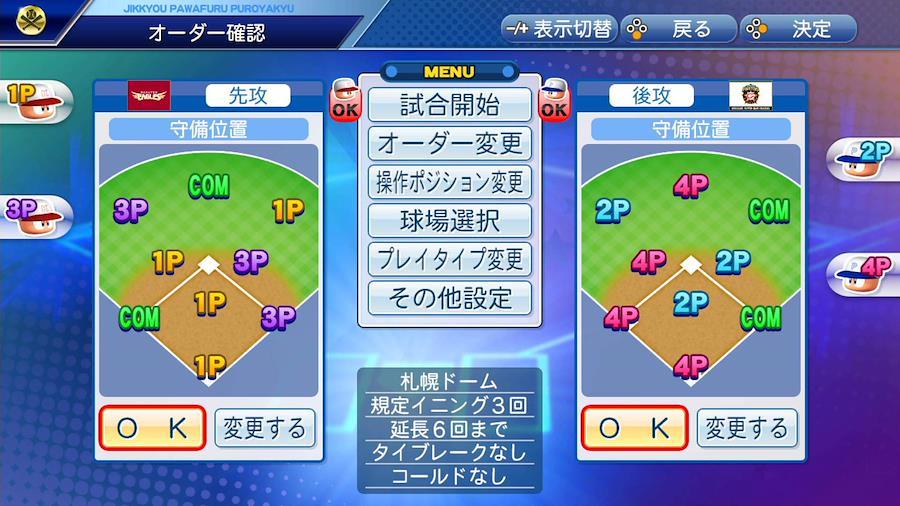Click 変更する on the 後攻 team panel

(747, 428)
